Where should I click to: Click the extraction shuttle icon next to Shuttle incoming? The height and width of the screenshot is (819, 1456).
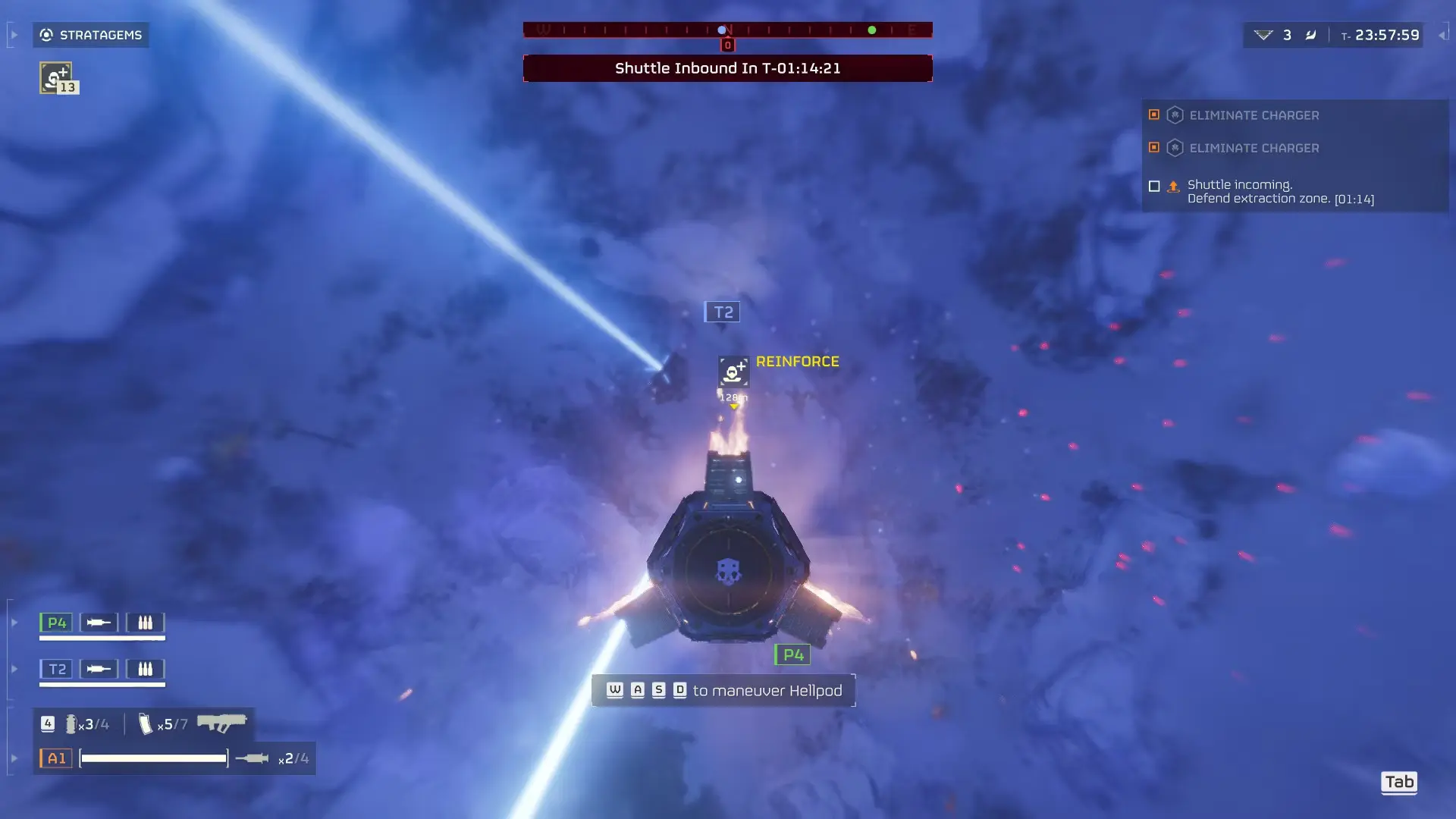[x=1174, y=186]
